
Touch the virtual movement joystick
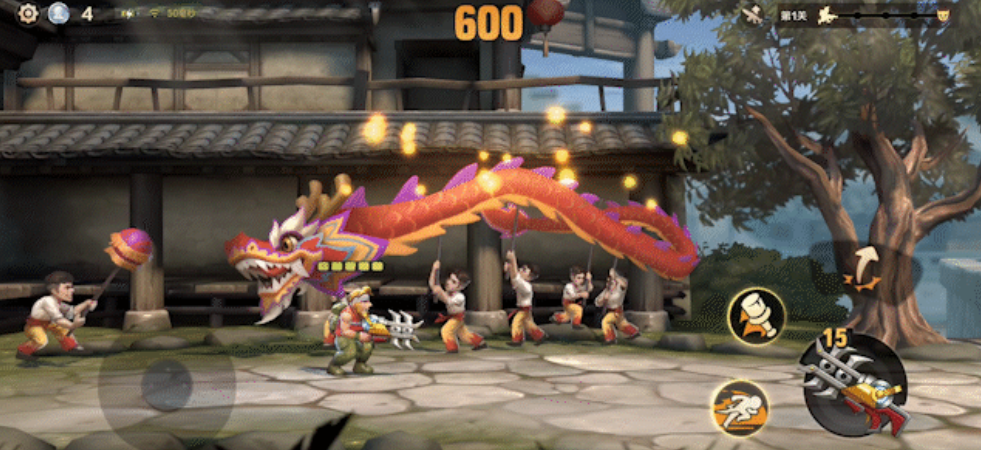(x=166, y=384)
